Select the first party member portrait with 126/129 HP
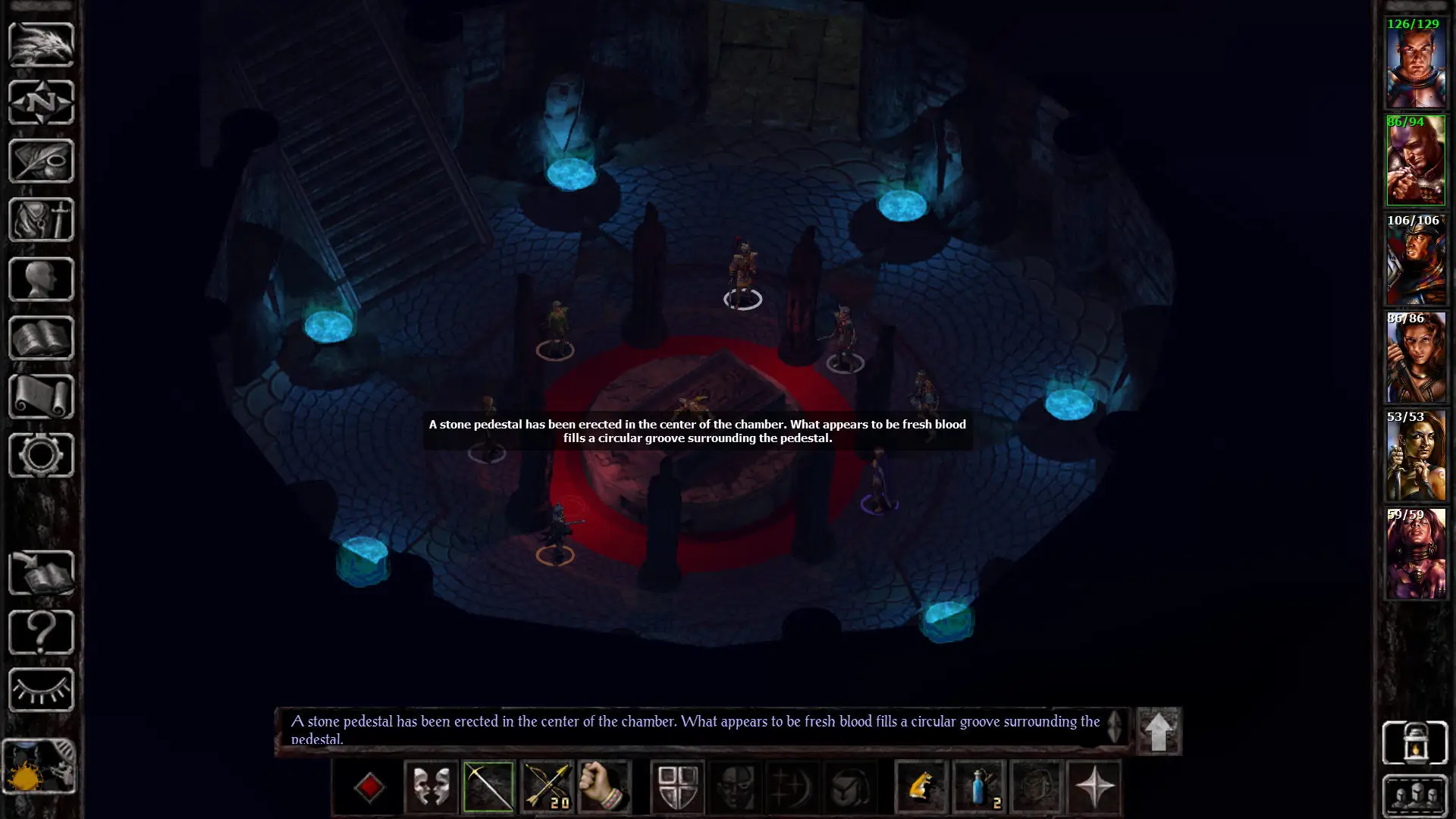Screen dimensions: 1456x819 point(1415,64)
